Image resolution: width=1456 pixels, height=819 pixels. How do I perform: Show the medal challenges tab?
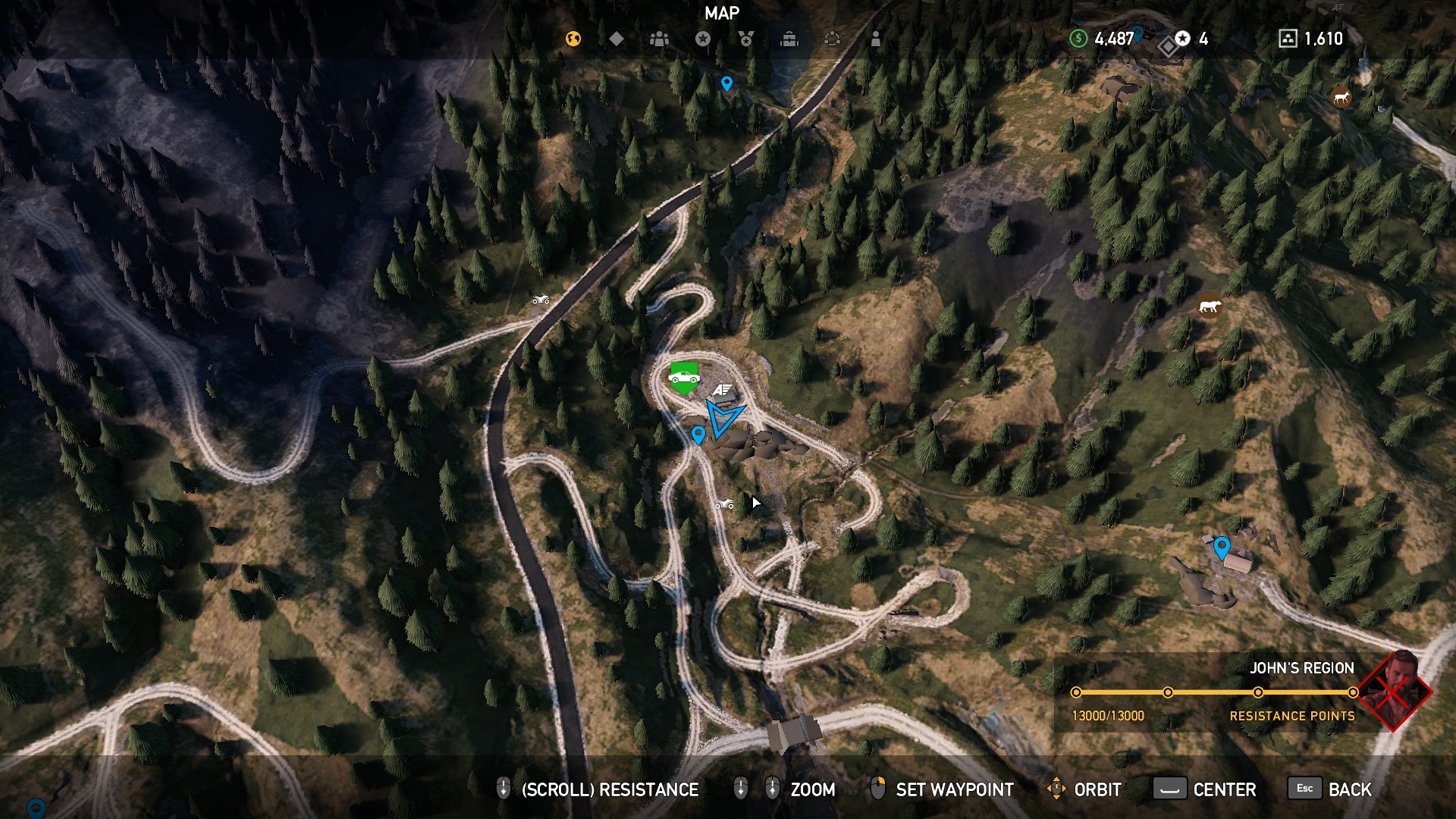point(746,39)
